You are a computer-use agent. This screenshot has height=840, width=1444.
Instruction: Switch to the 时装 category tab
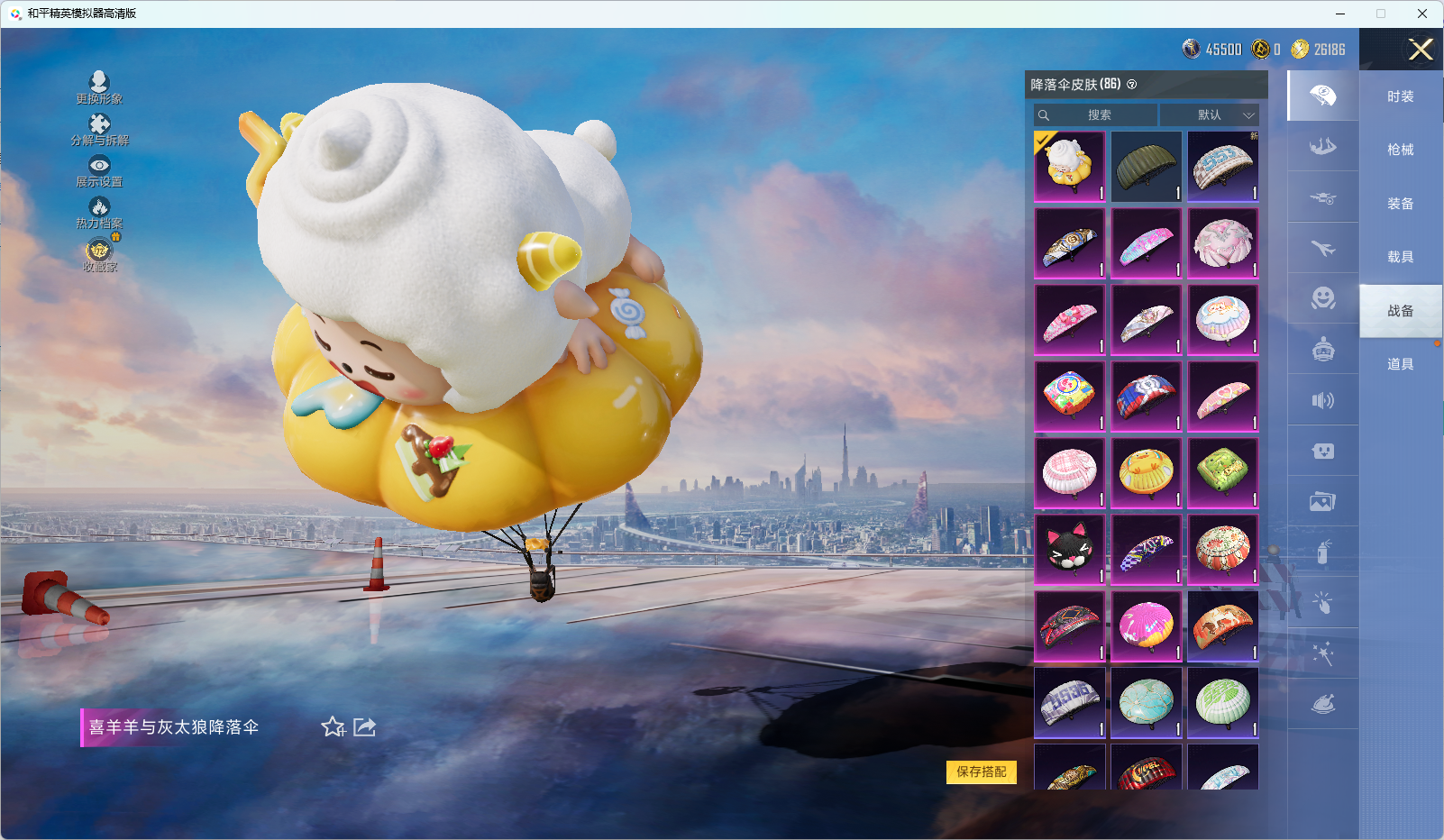tap(1400, 96)
